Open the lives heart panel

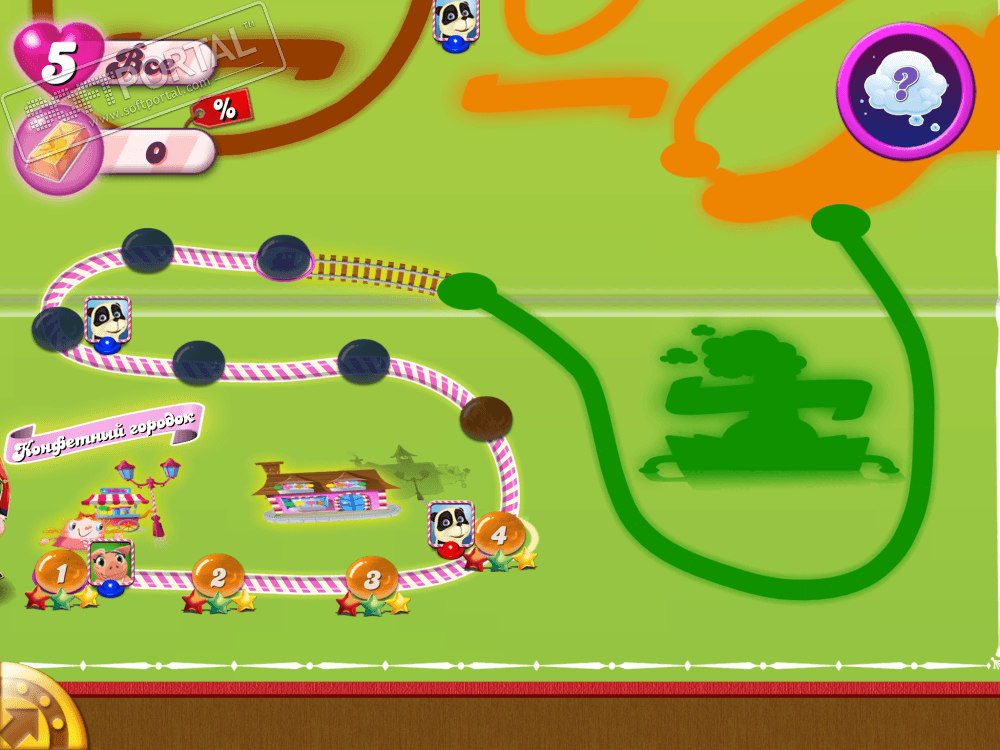(60, 60)
